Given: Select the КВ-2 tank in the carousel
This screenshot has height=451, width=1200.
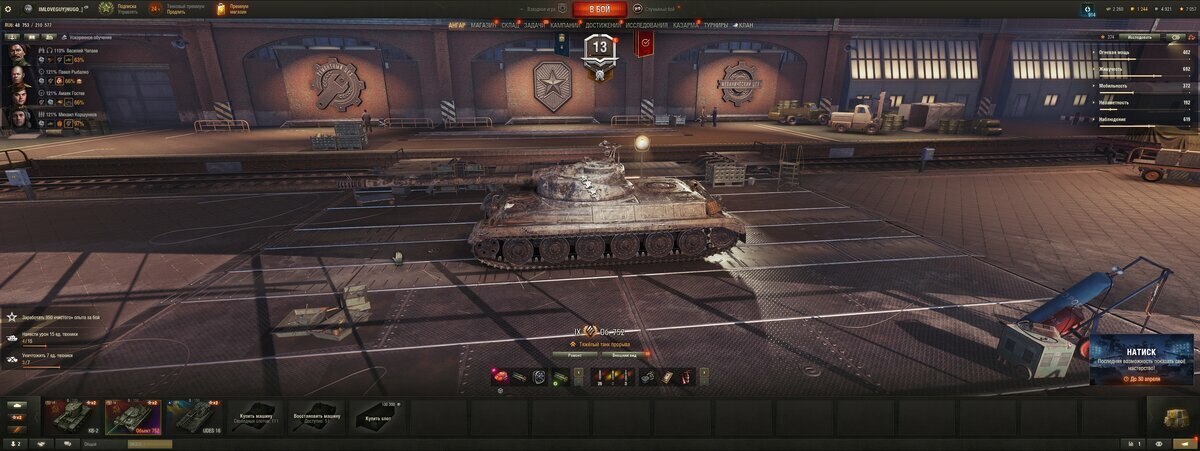Looking at the screenshot, I should pyautogui.click(x=72, y=416).
